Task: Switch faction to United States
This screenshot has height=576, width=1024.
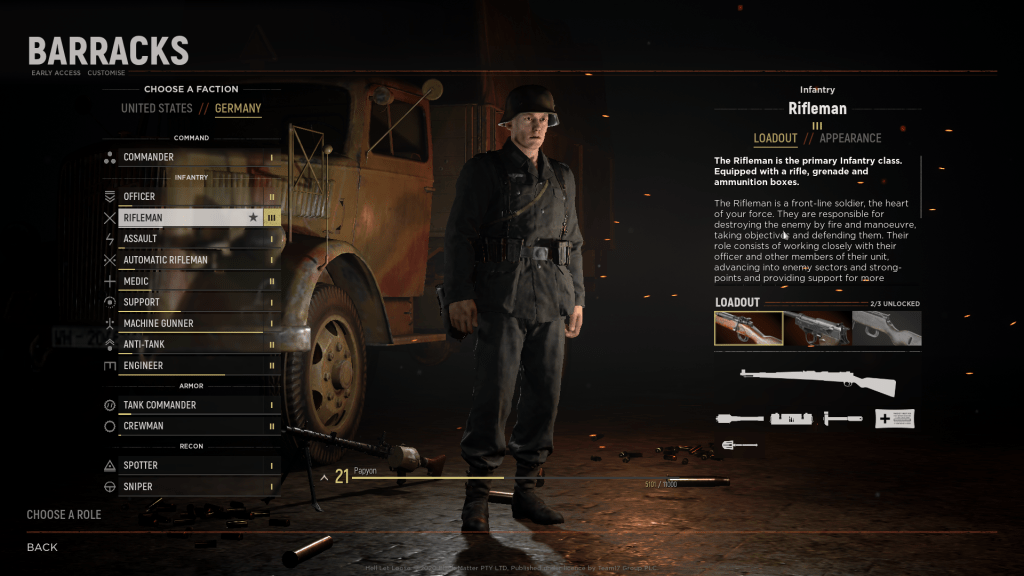Action: (156, 108)
